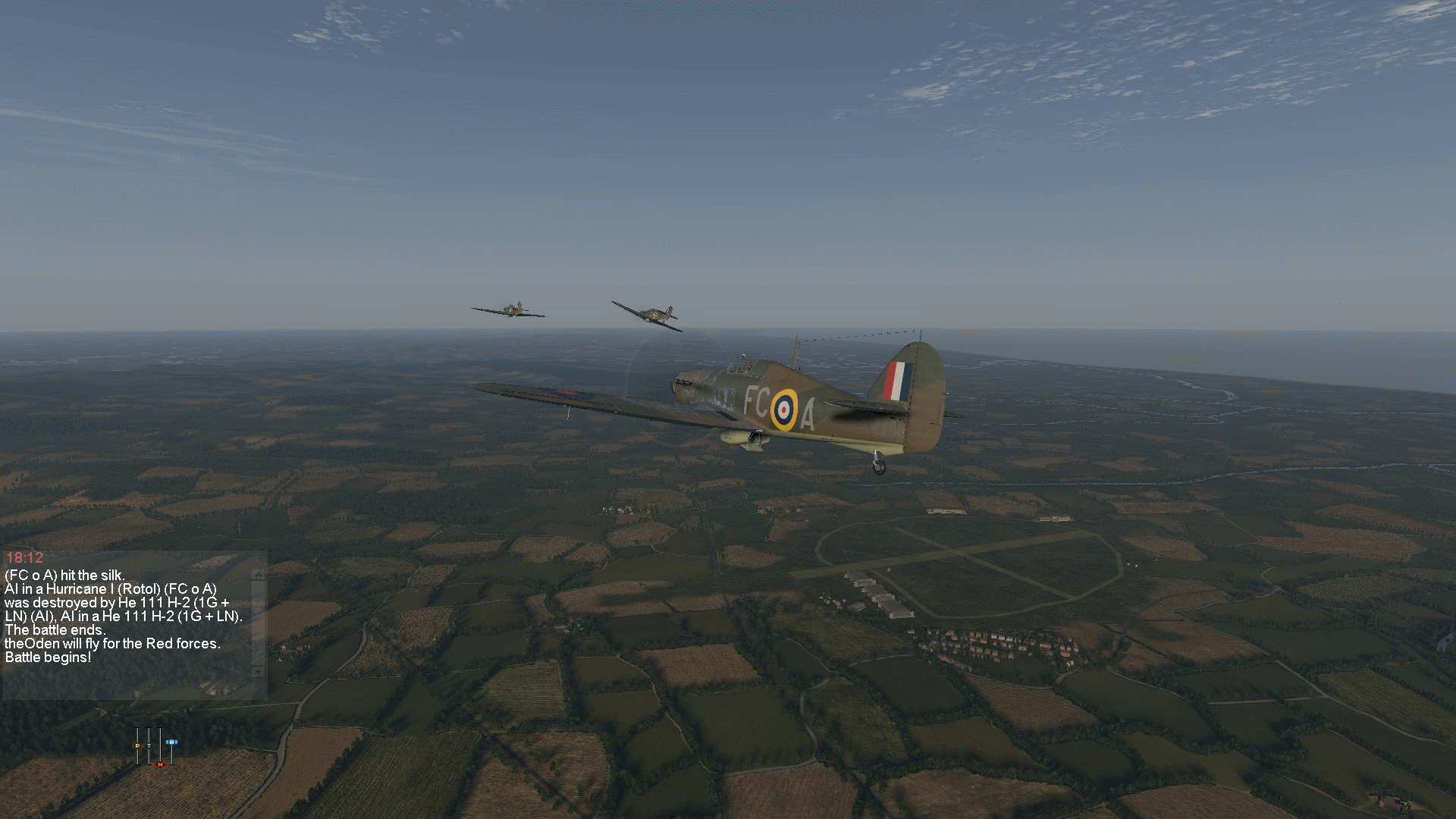Select the chat message log window
1456x819 pixels.
(x=129, y=622)
